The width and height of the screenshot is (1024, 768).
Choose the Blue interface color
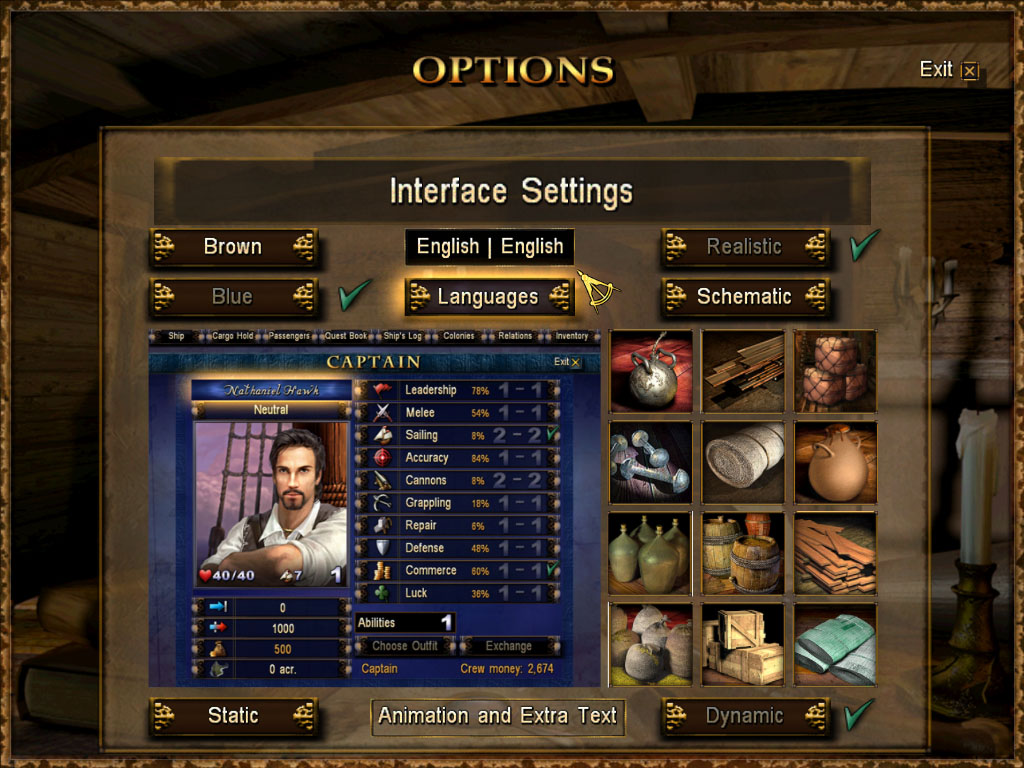pos(233,297)
